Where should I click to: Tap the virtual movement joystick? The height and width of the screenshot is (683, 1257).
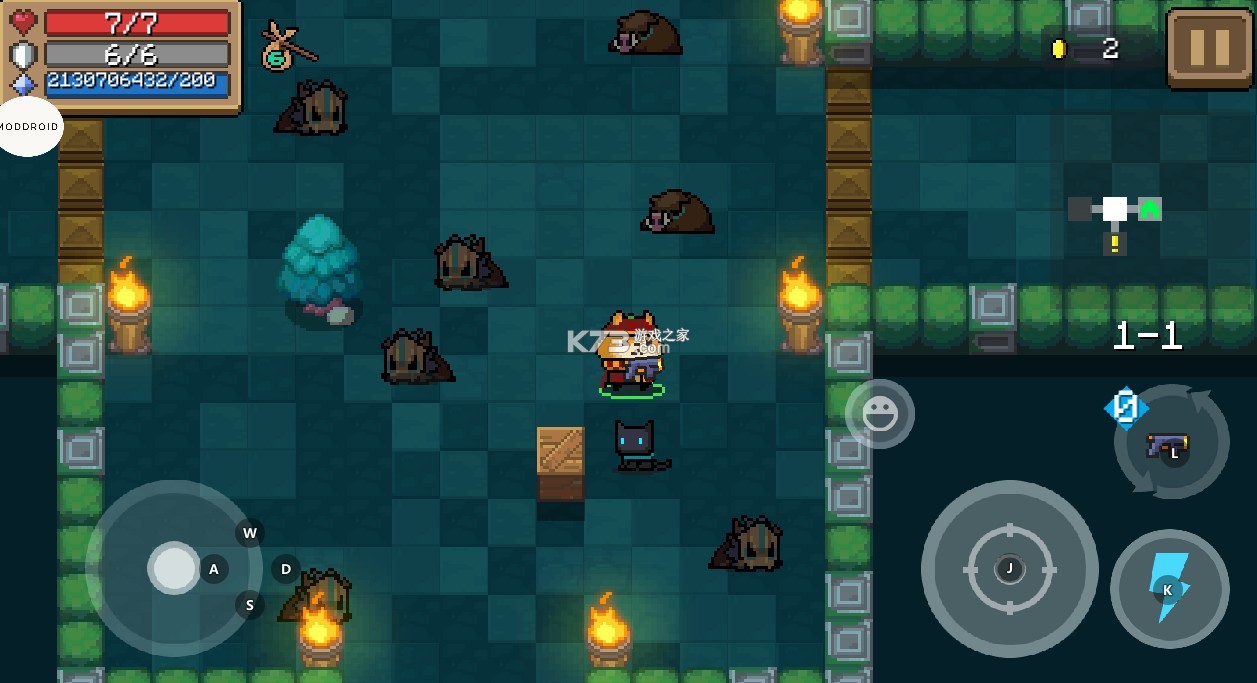click(175, 568)
